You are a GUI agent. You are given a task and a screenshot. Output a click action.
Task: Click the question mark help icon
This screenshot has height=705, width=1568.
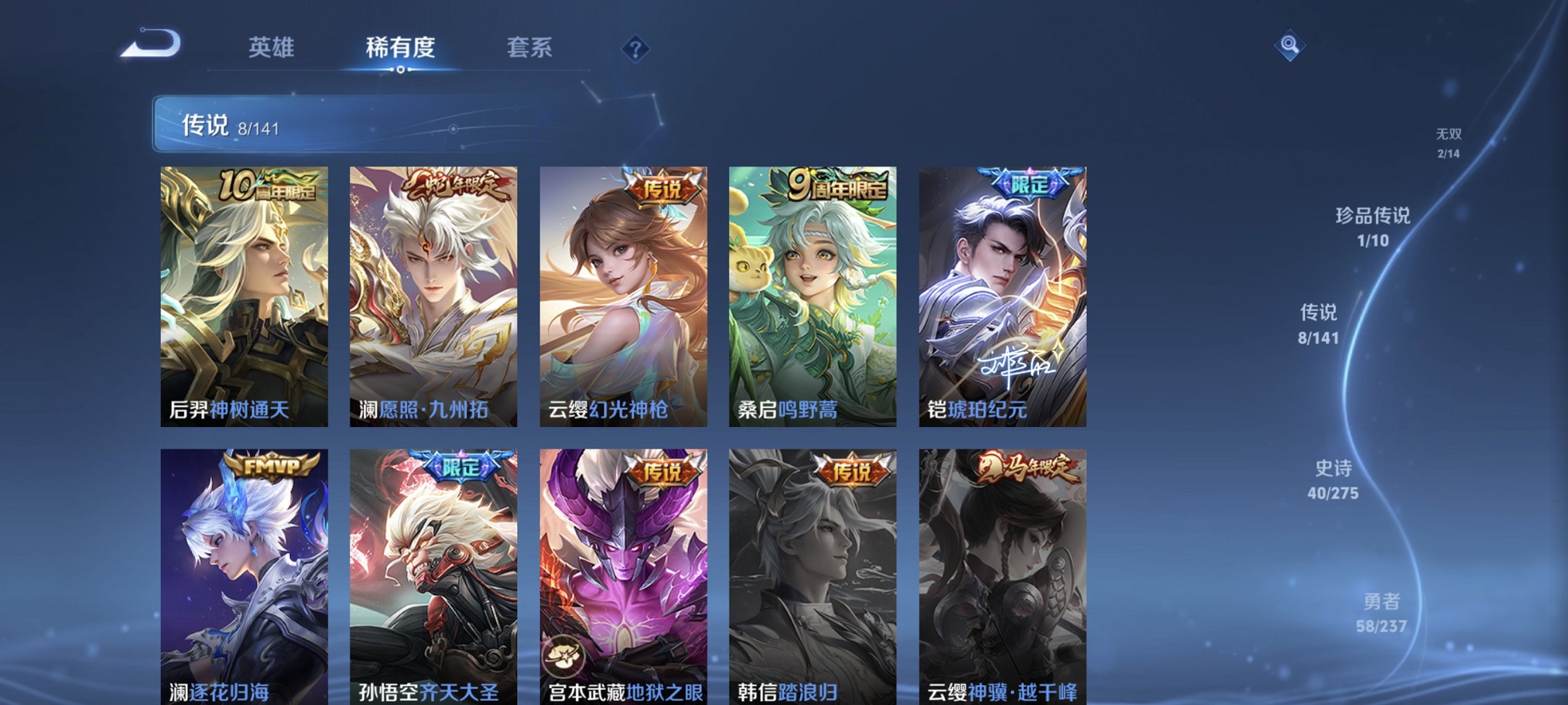click(637, 48)
